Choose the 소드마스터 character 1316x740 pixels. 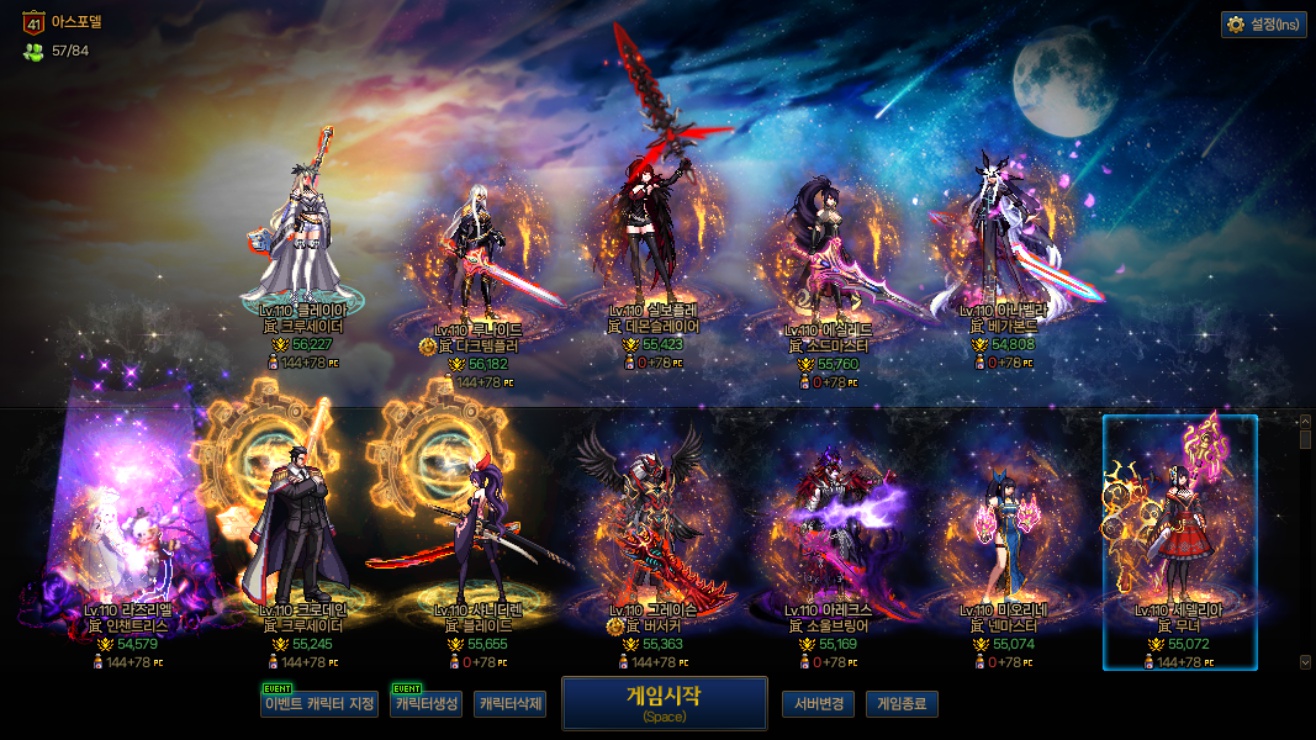coord(828,250)
